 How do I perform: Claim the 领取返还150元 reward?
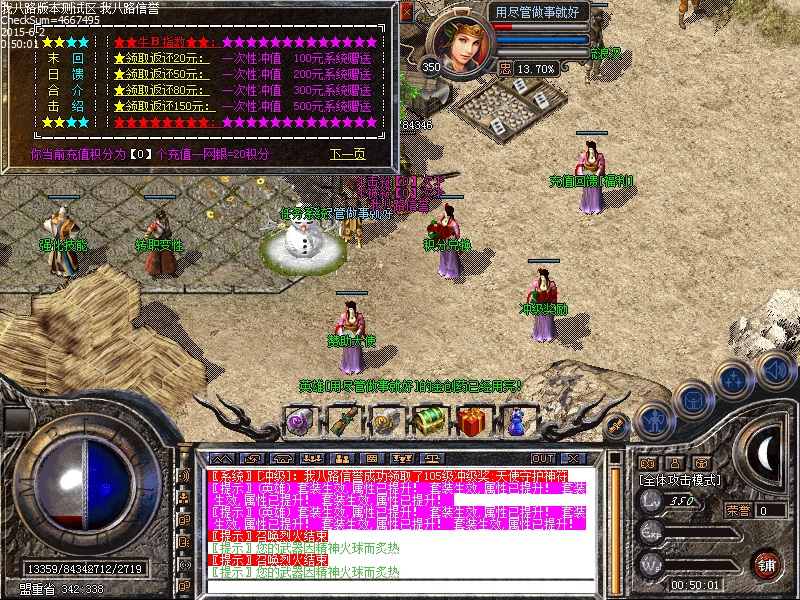(x=167, y=106)
